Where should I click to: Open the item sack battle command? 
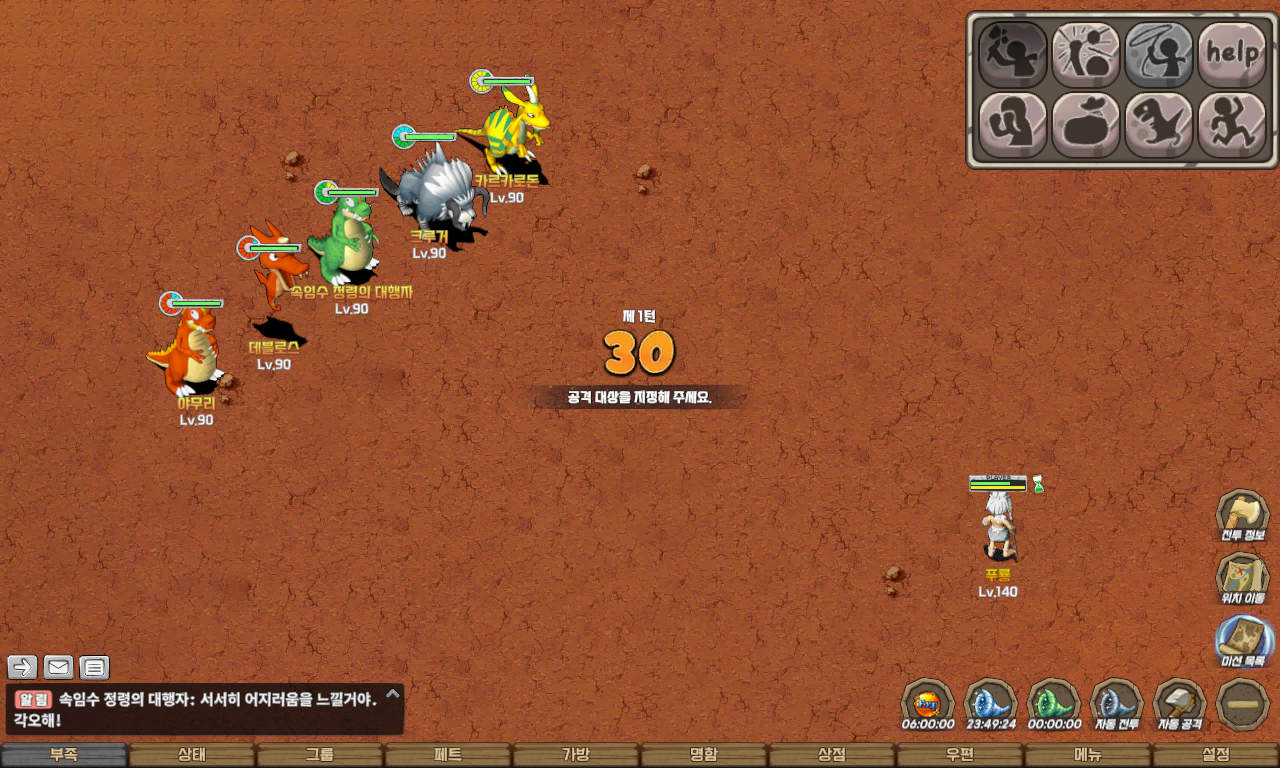coord(1085,126)
